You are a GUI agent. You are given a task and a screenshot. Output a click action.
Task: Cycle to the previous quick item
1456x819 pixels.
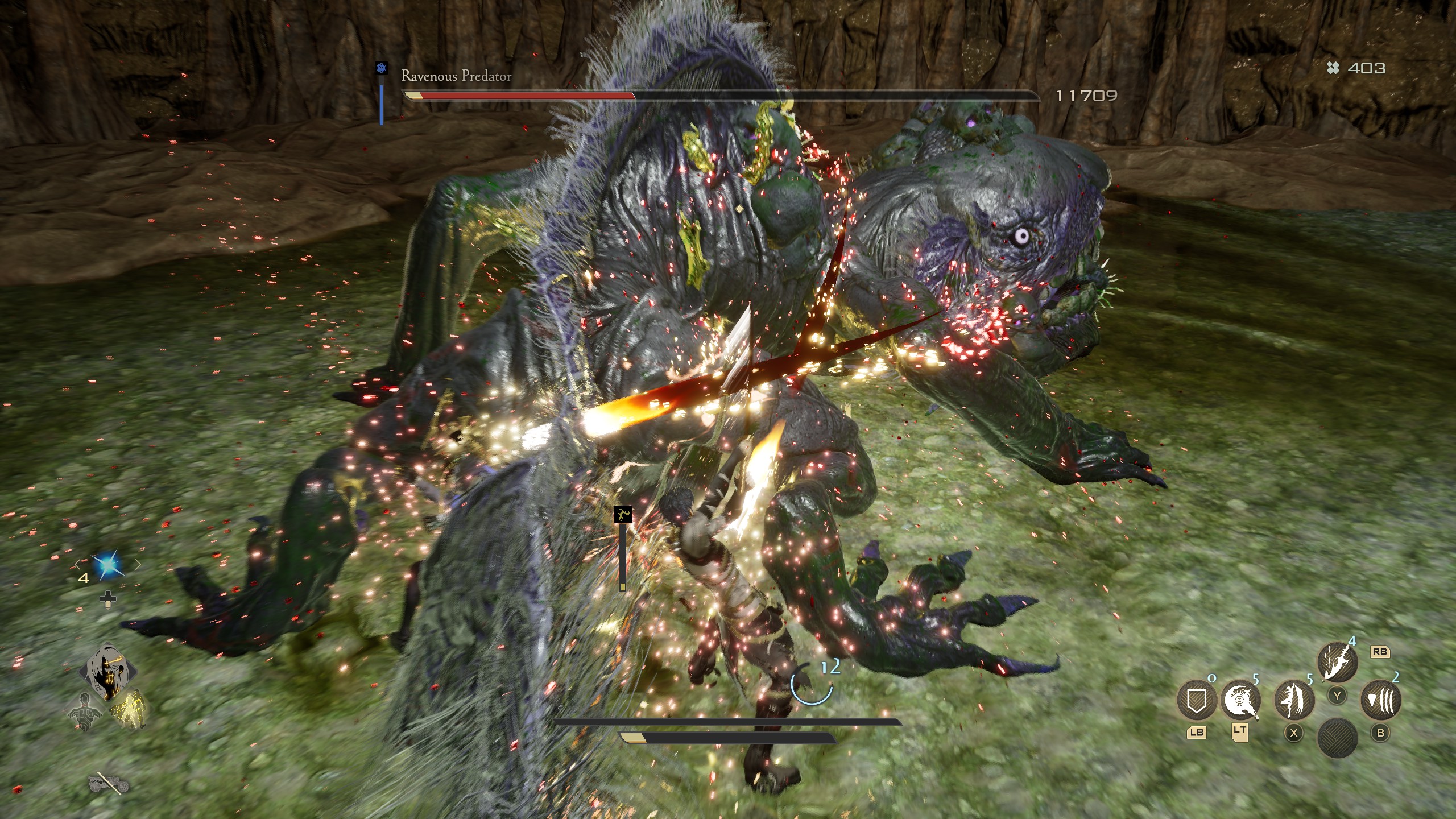[77, 565]
